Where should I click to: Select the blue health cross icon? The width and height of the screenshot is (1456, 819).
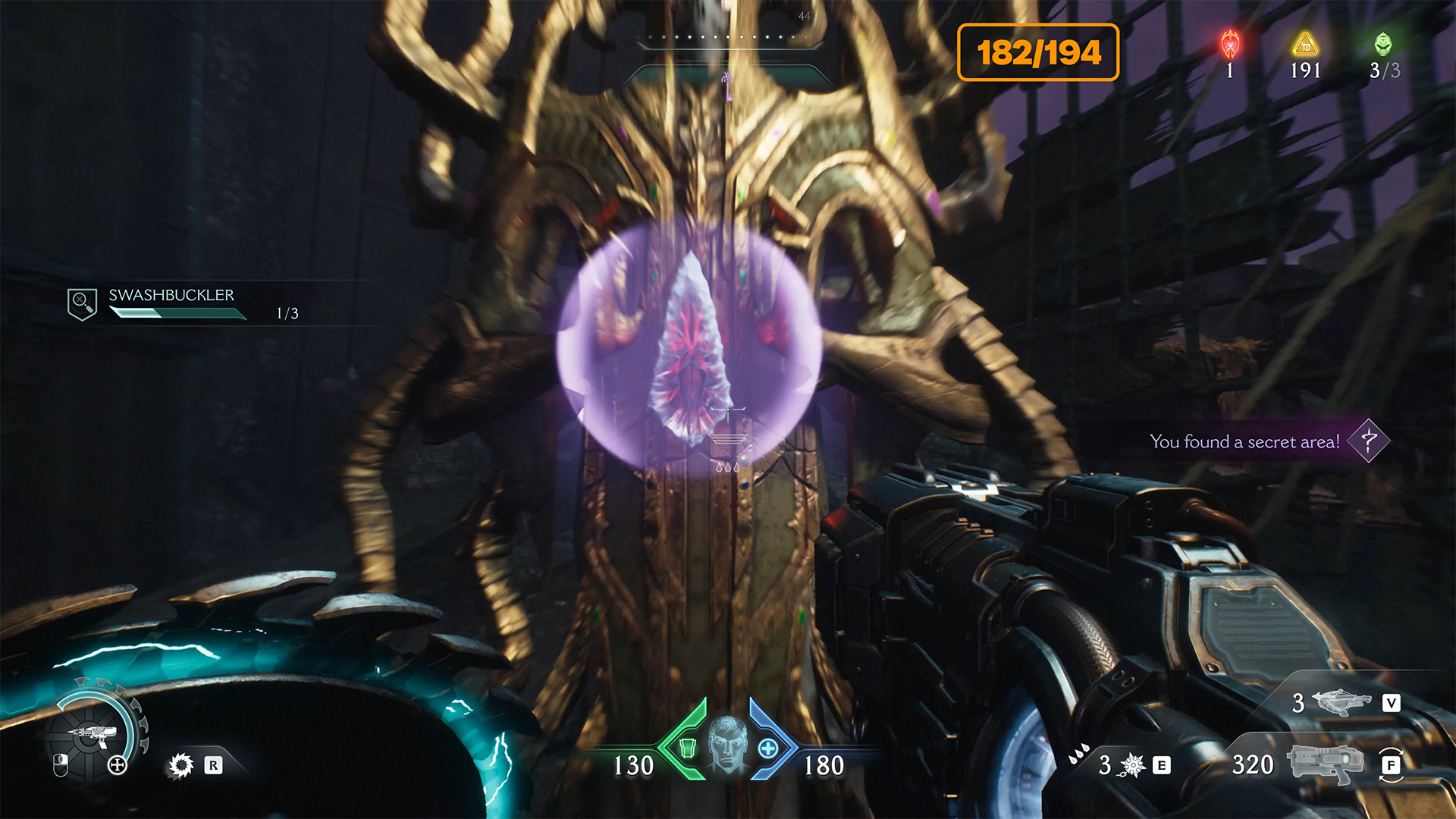[x=767, y=748]
